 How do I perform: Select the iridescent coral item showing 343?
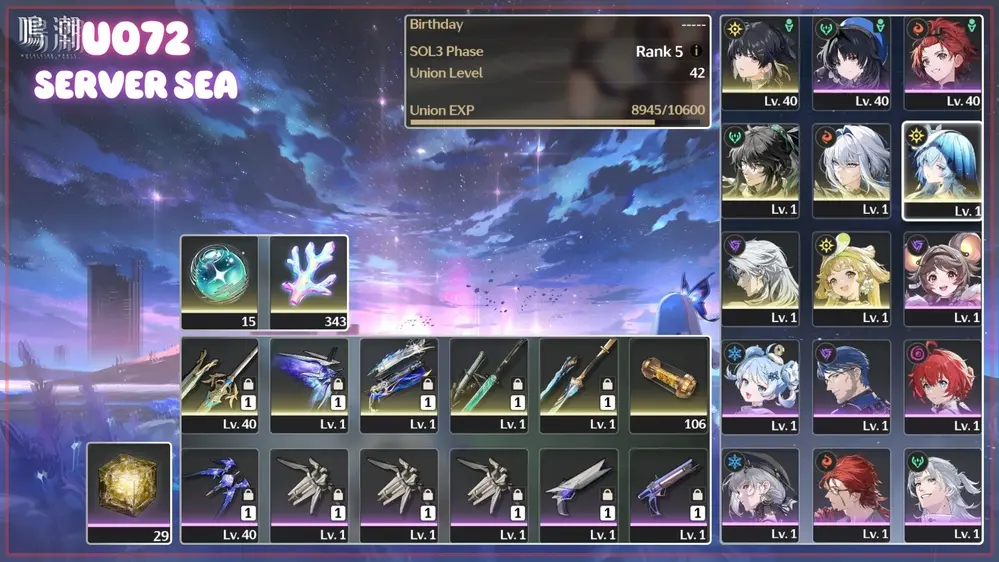(309, 277)
